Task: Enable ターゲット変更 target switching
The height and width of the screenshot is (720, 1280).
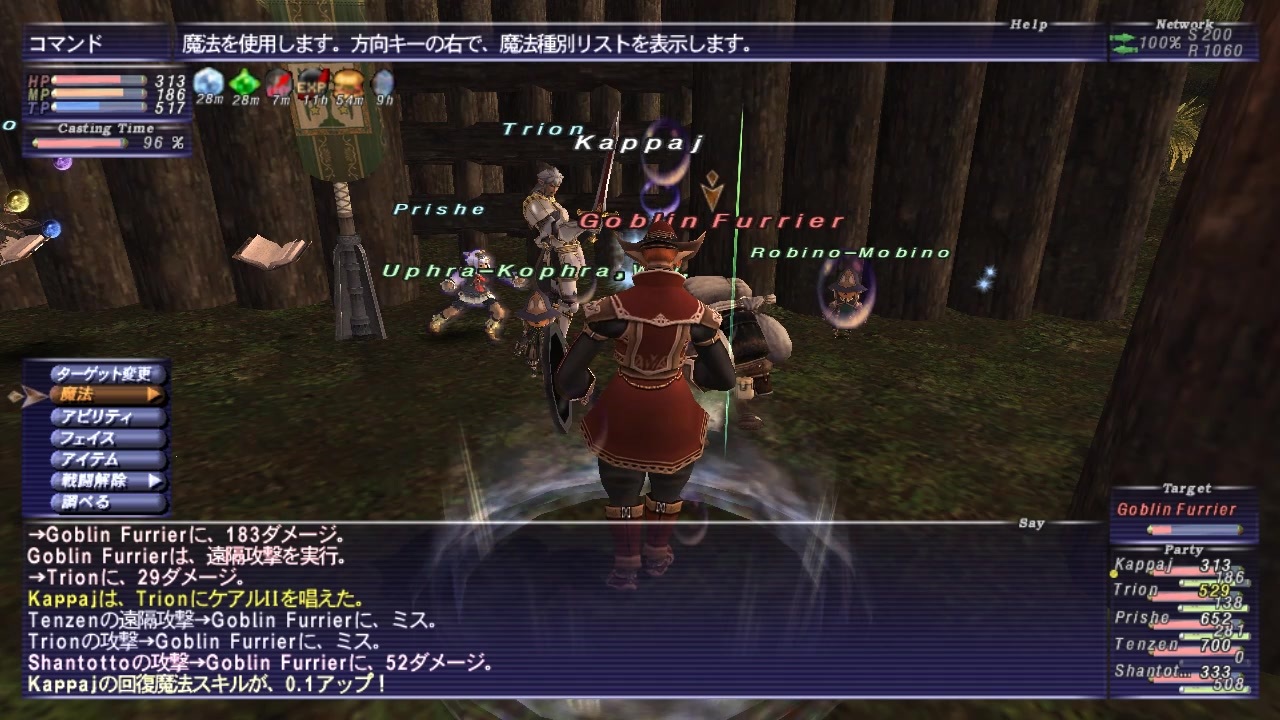Action: [105, 372]
